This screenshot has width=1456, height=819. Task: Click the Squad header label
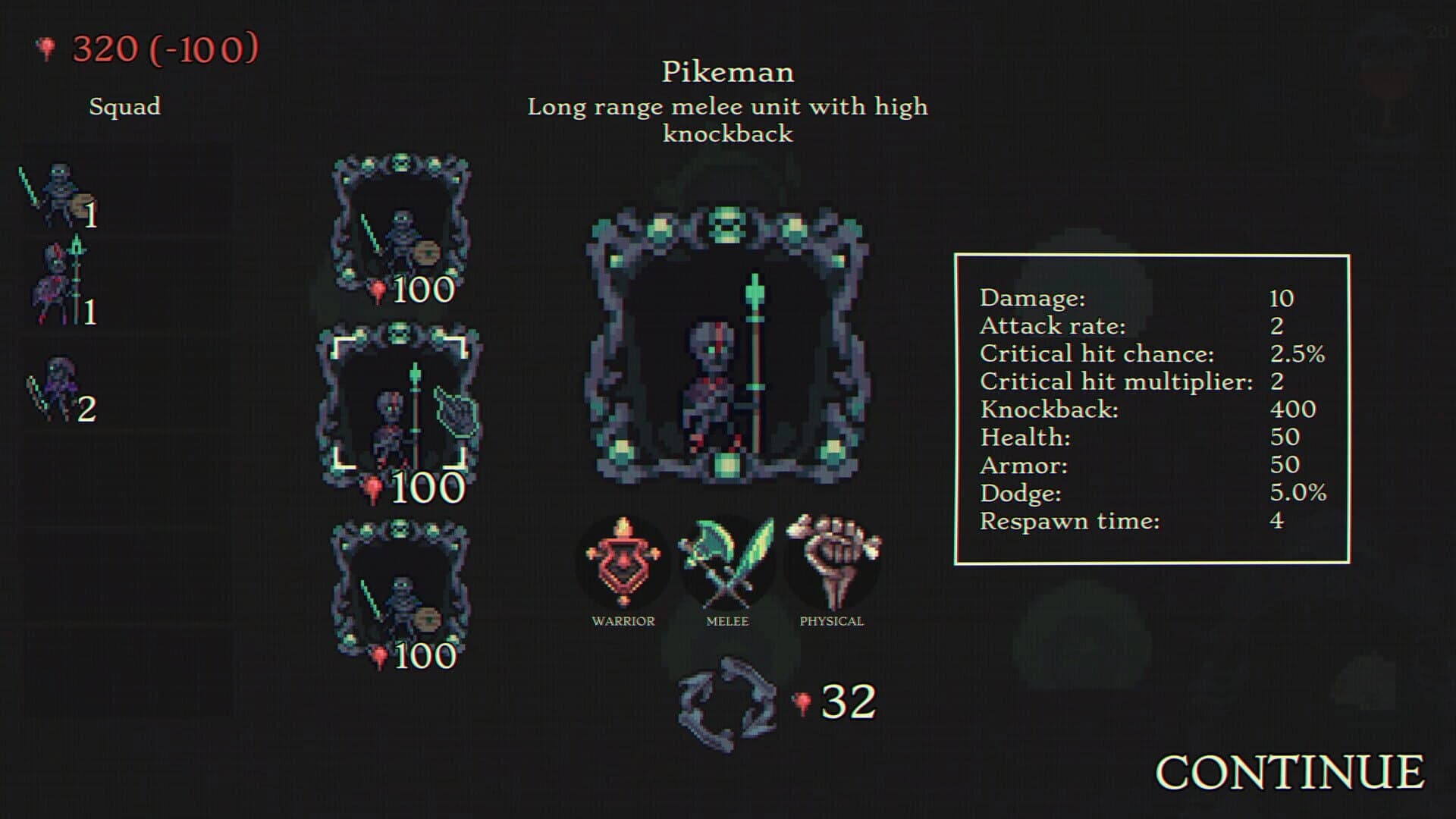click(x=124, y=107)
